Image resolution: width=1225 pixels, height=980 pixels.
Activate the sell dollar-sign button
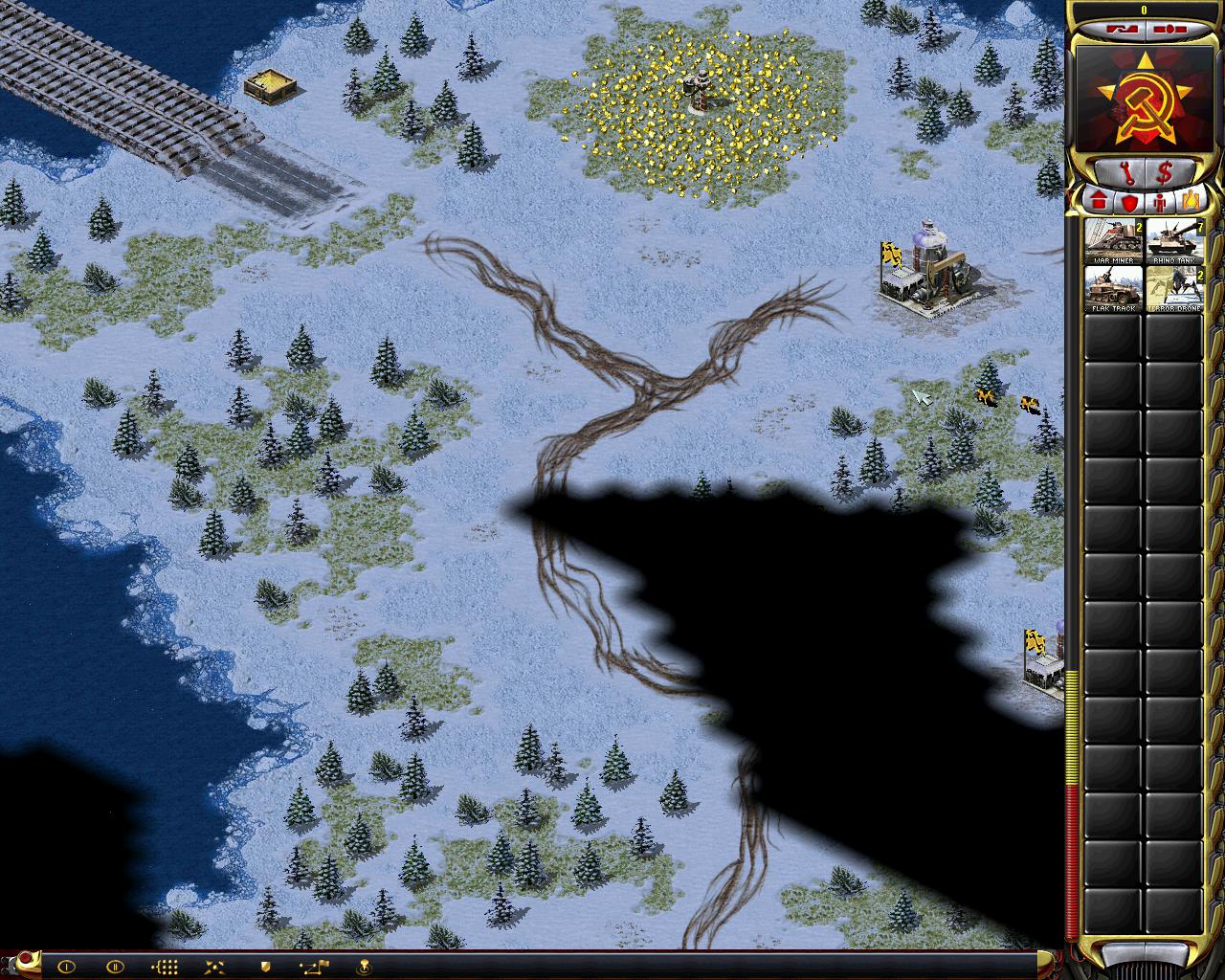pyautogui.click(x=1165, y=173)
